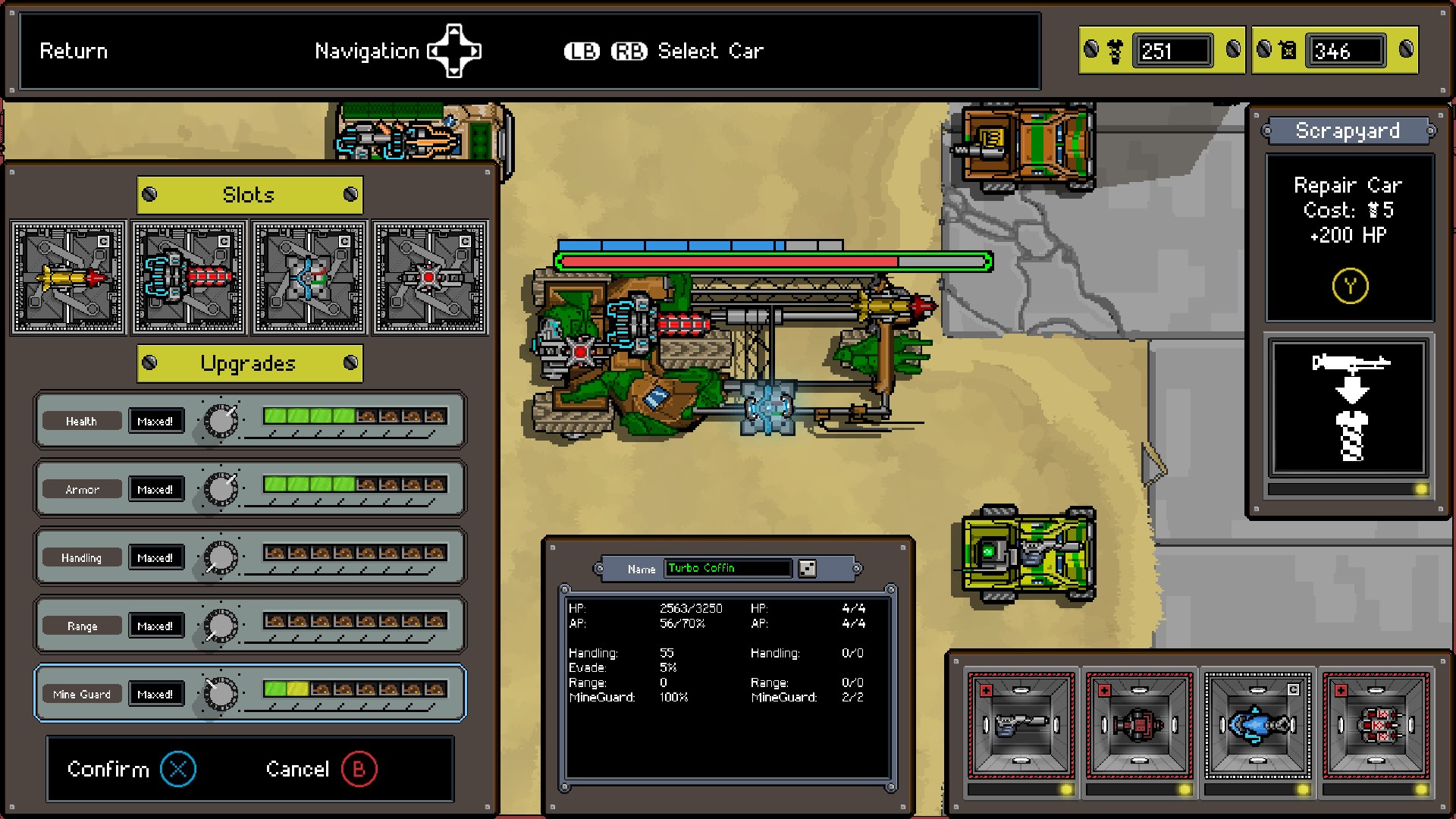
Task: Open the blue sawblade weapon slot
Action: click(x=309, y=278)
